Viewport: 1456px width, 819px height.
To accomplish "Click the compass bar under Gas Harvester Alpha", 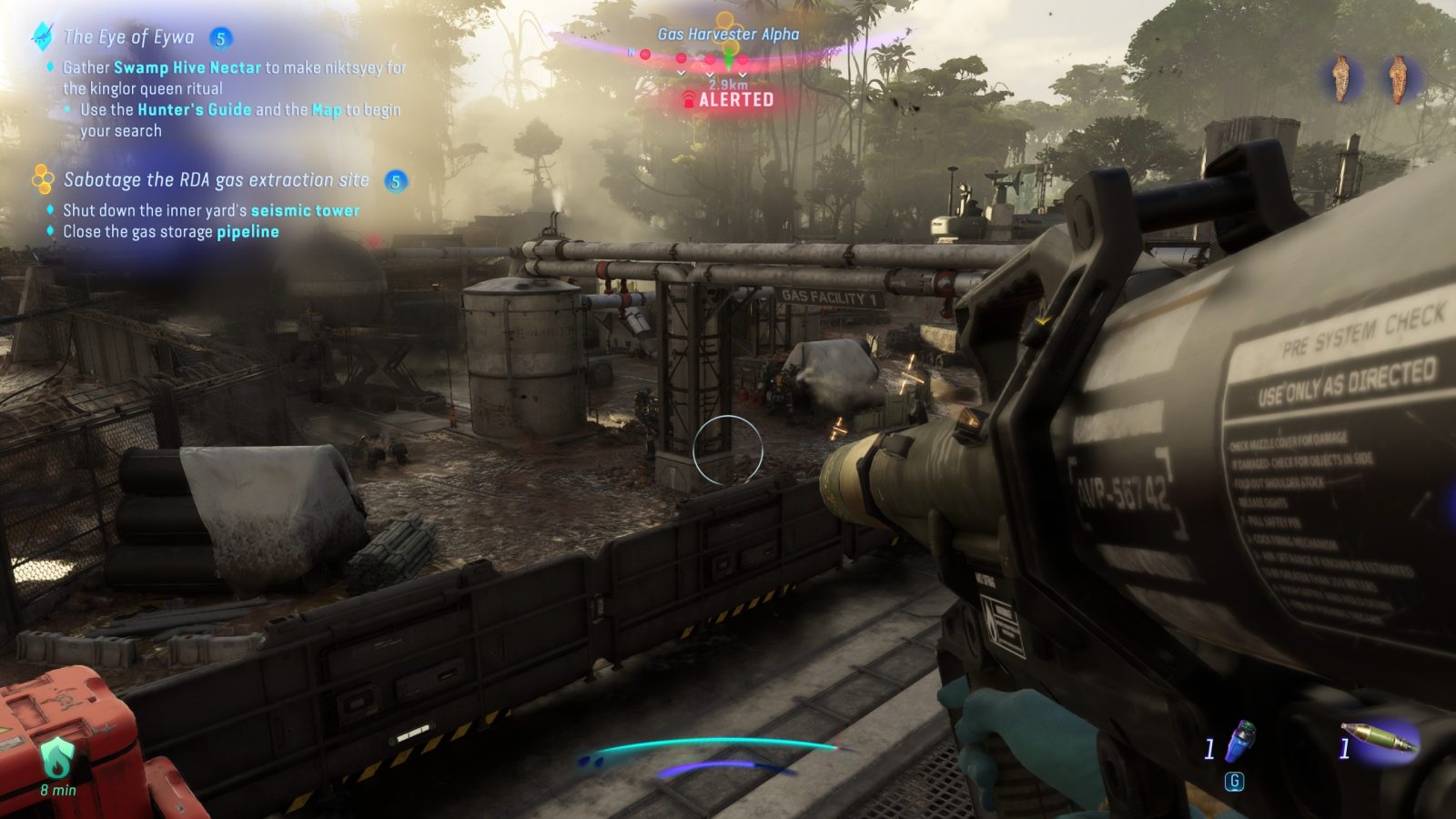I will 728,56.
